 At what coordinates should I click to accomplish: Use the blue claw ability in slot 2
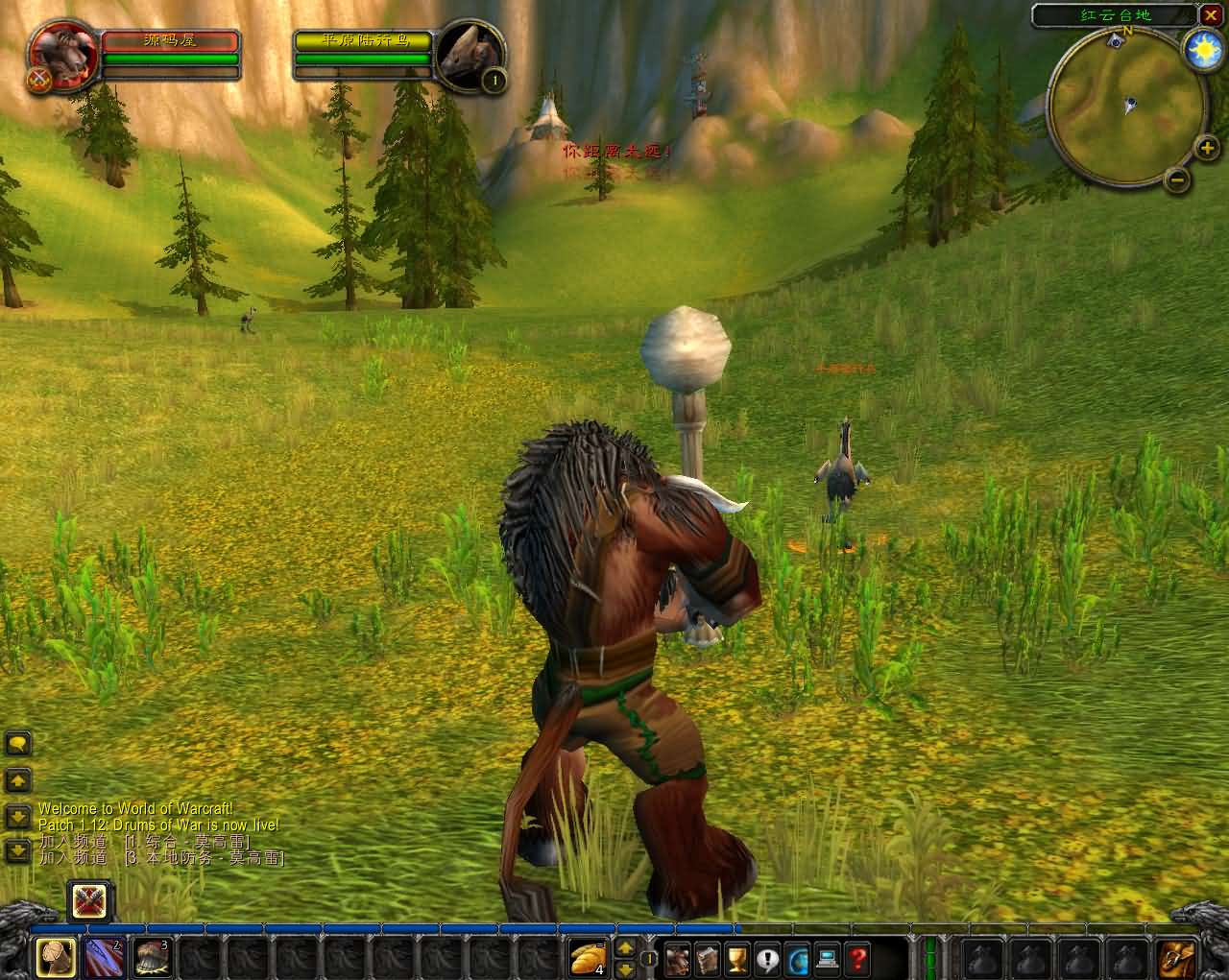click(104, 957)
